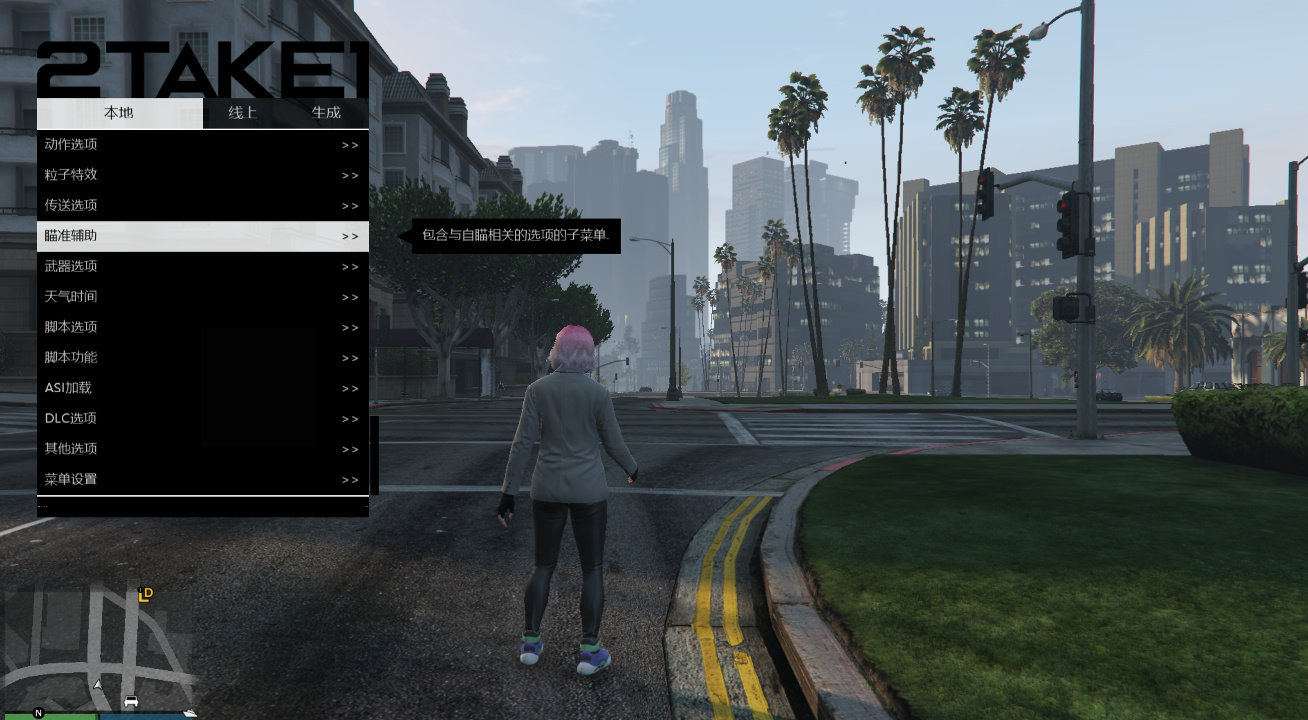Click the white player arrow on the minimap
The width and height of the screenshot is (1308, 720).
pos(98,684)
